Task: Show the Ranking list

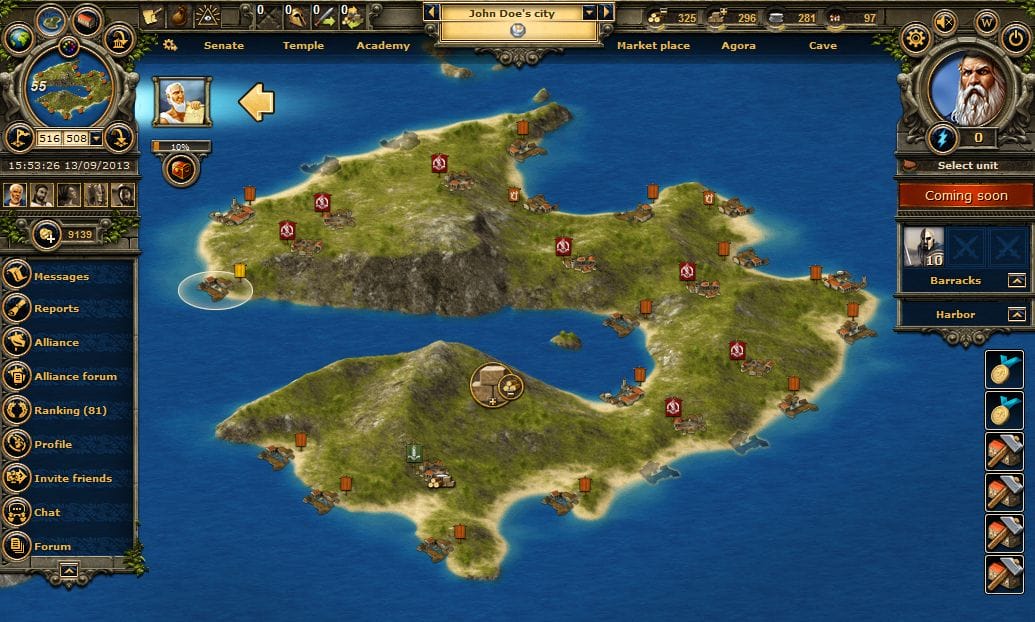Action: coord(69,410)
